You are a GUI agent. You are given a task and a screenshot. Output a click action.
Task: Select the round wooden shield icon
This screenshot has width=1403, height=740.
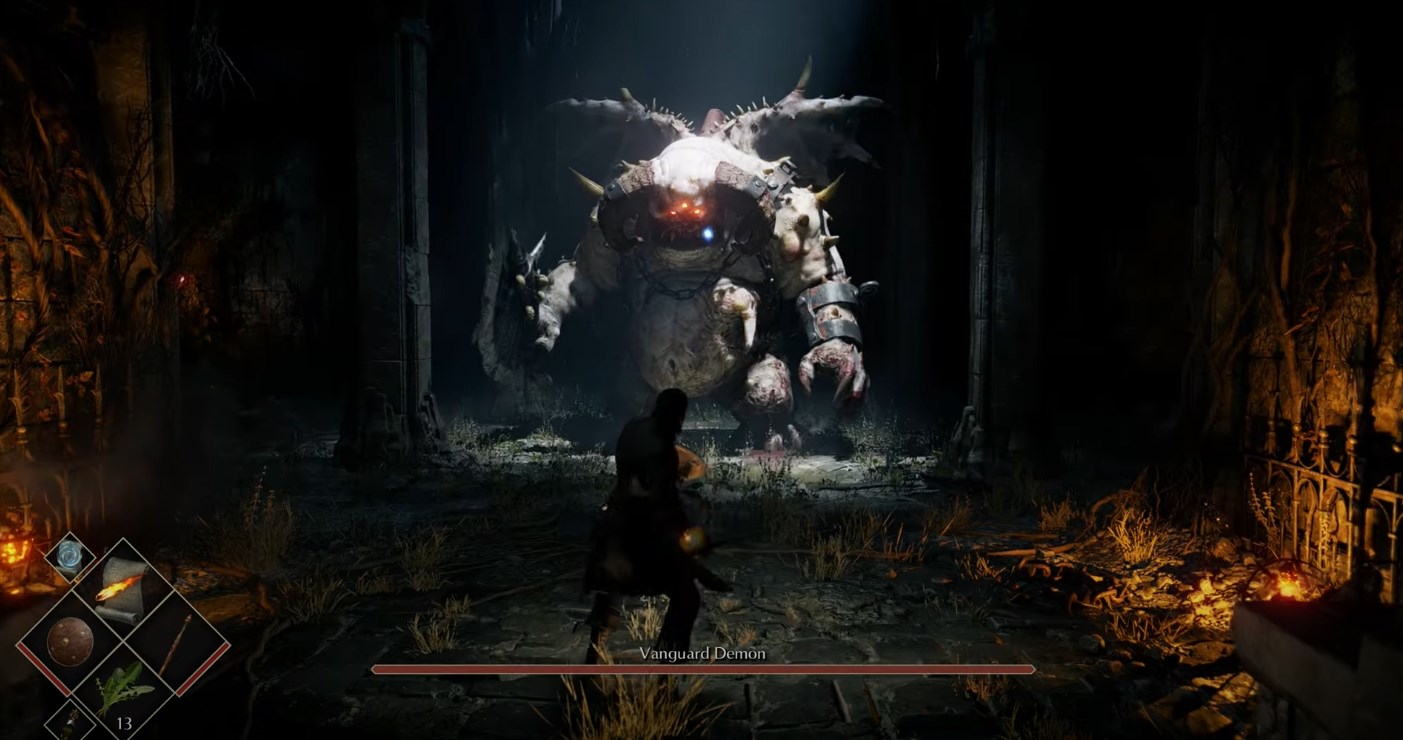pyautogui.click(x=70, y=642)
